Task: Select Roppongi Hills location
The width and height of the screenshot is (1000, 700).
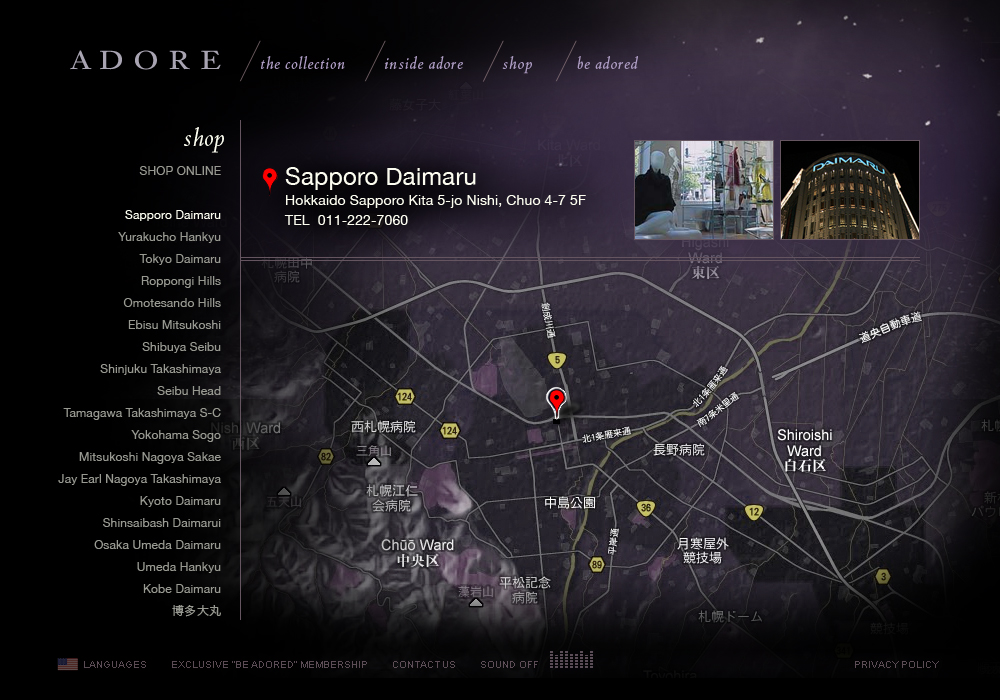Action: coord(181,281)
